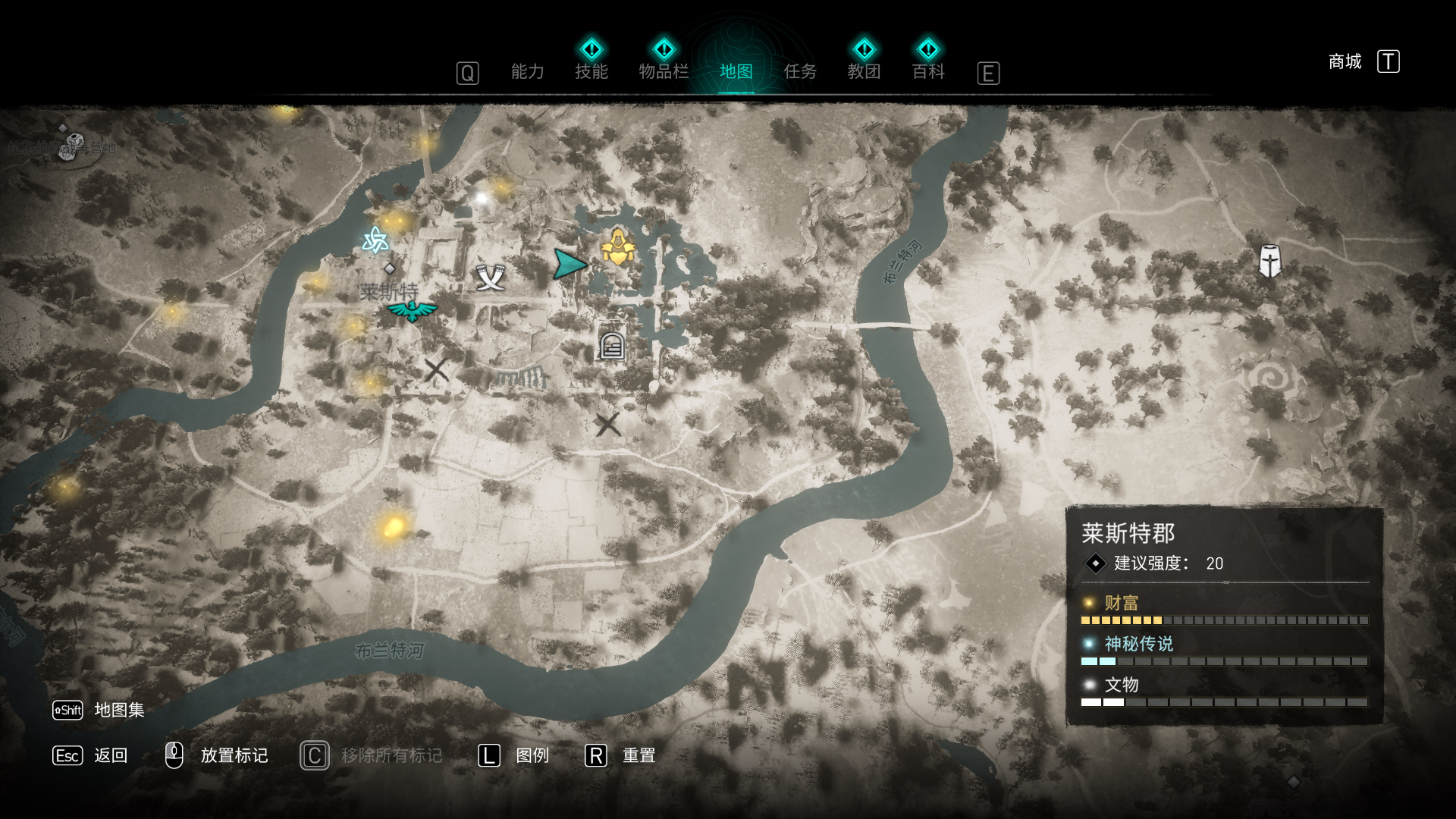Select the tombstone tablet map marker
The height and width of the screenshot is (819, 1456).
pyautogui.click(x=612, y=346)
